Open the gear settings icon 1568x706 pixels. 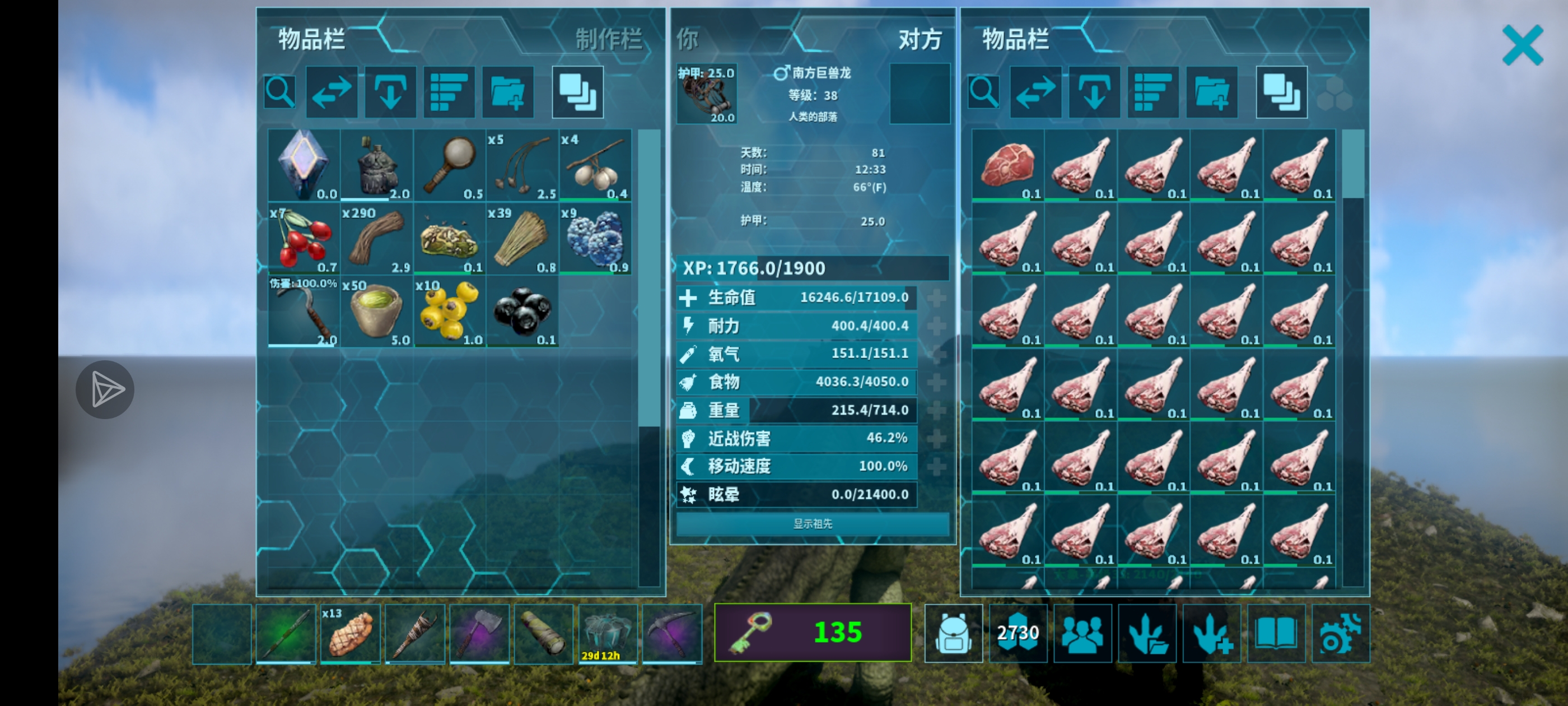tap(1340, 634)
